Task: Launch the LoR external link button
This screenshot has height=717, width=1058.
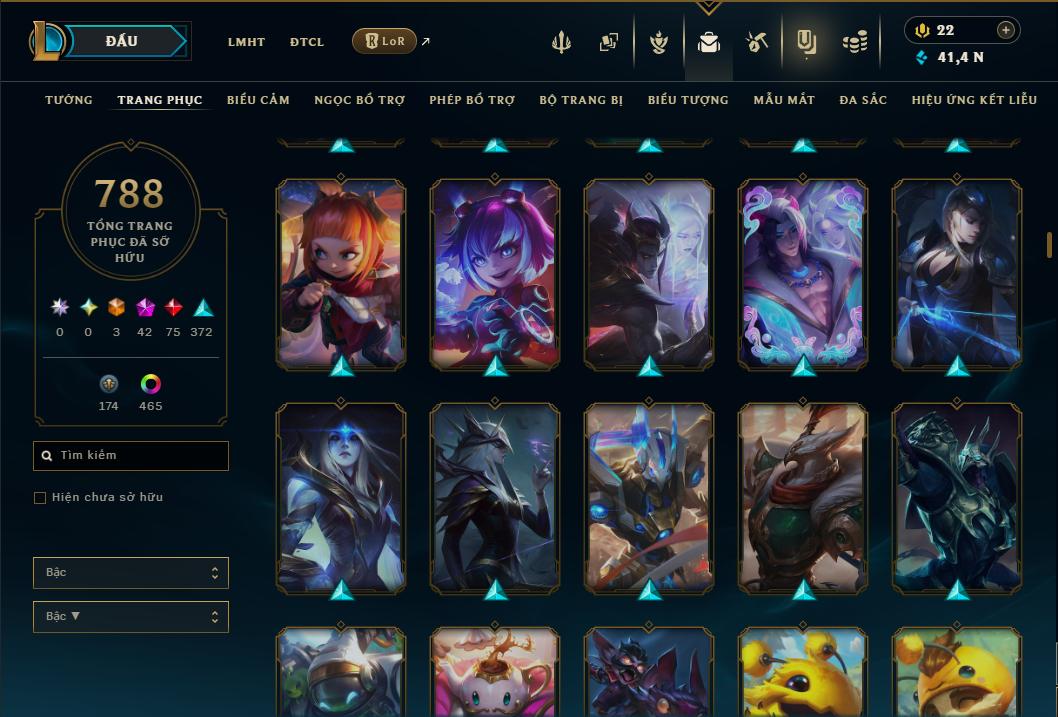Action: click(385, 41)
